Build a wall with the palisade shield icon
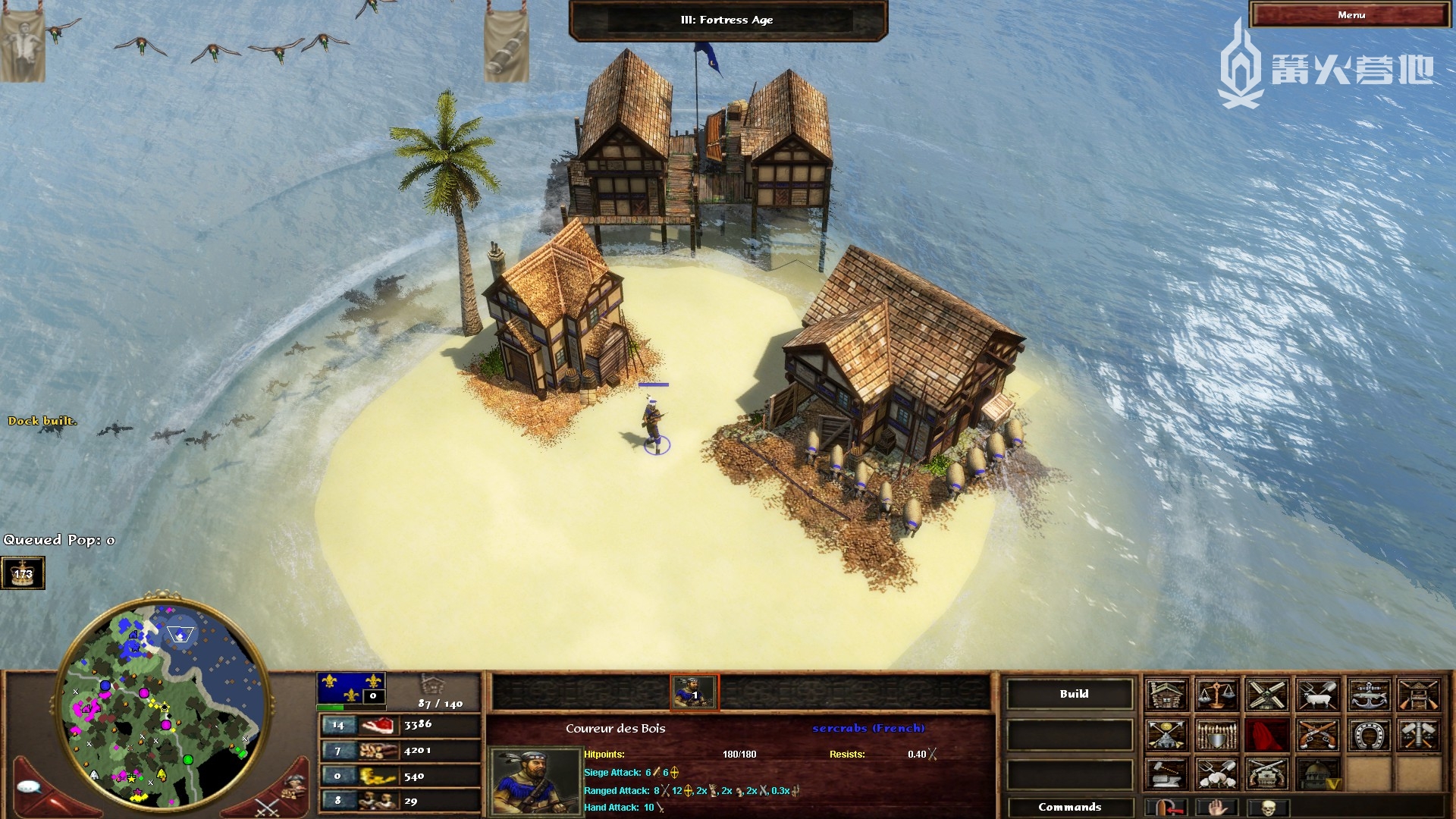The image size is (1456, 819). [x=1216, y=734]
